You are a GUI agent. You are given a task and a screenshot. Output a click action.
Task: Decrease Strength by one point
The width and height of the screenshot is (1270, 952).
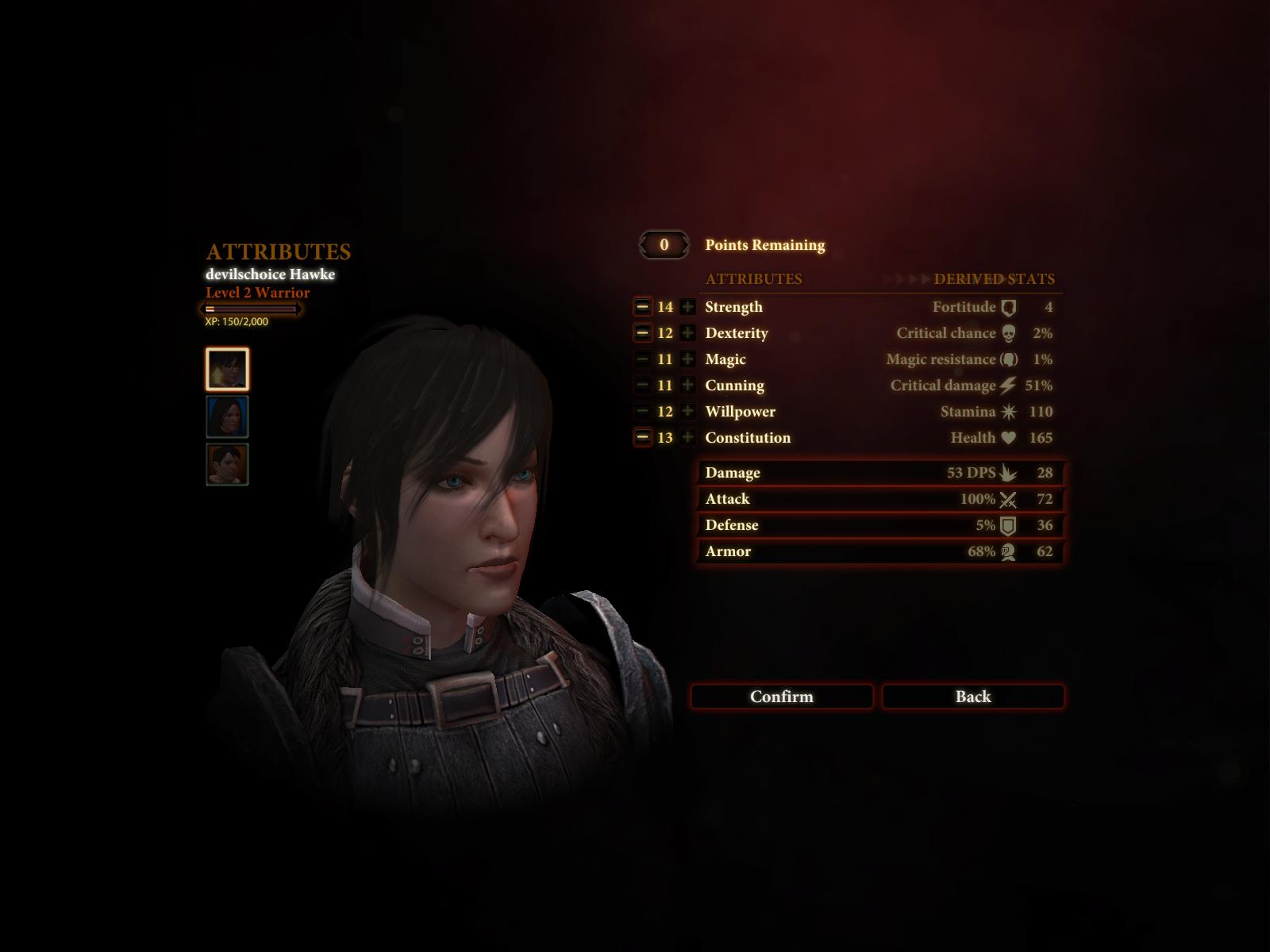tap(642, 307)
